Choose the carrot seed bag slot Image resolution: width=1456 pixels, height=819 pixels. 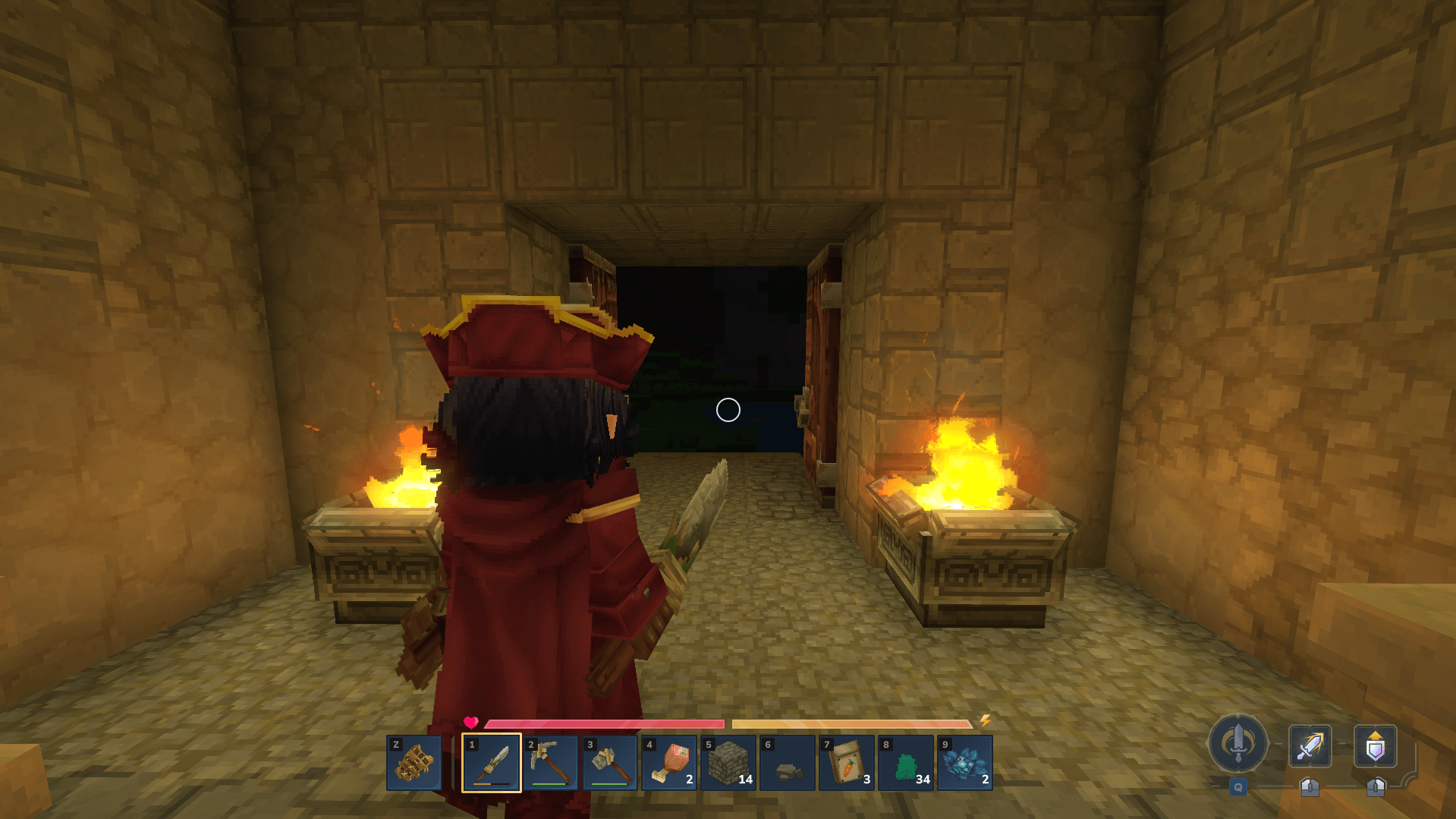click(847, 763)
